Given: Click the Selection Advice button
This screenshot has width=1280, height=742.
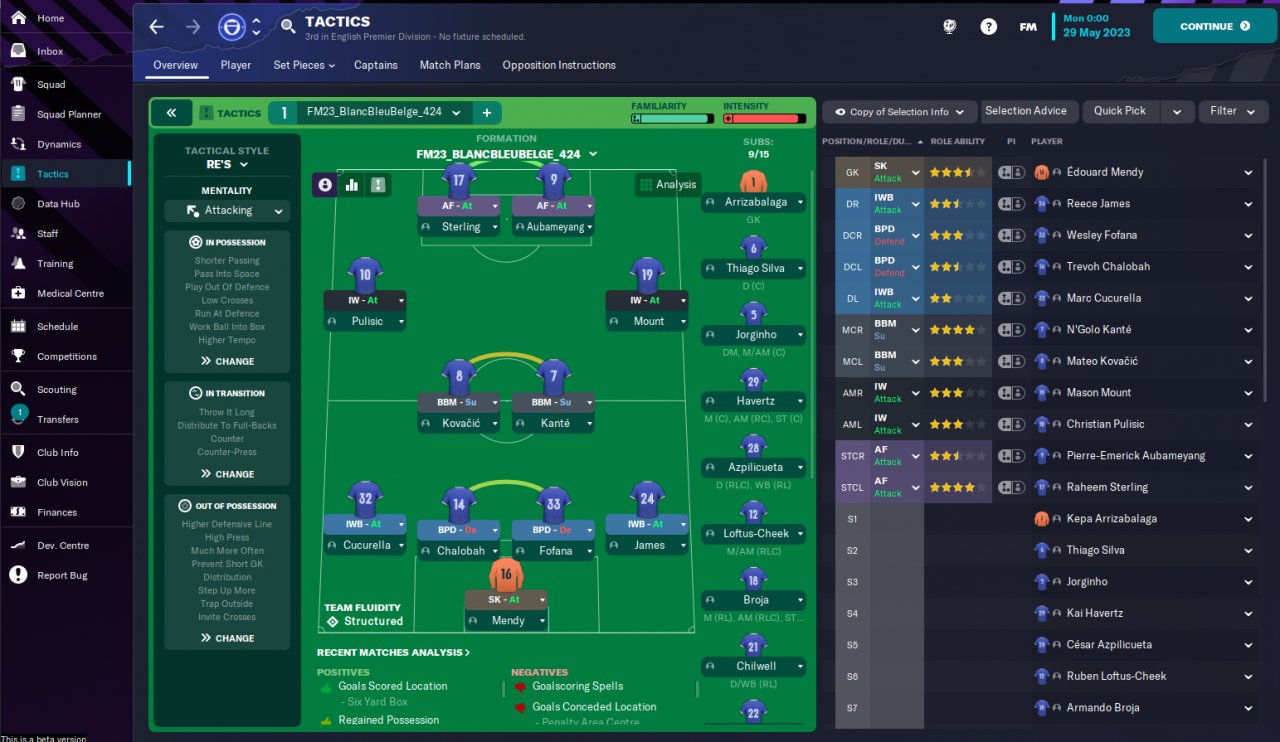Looking at the screenshot, I should coord(1025,111).
